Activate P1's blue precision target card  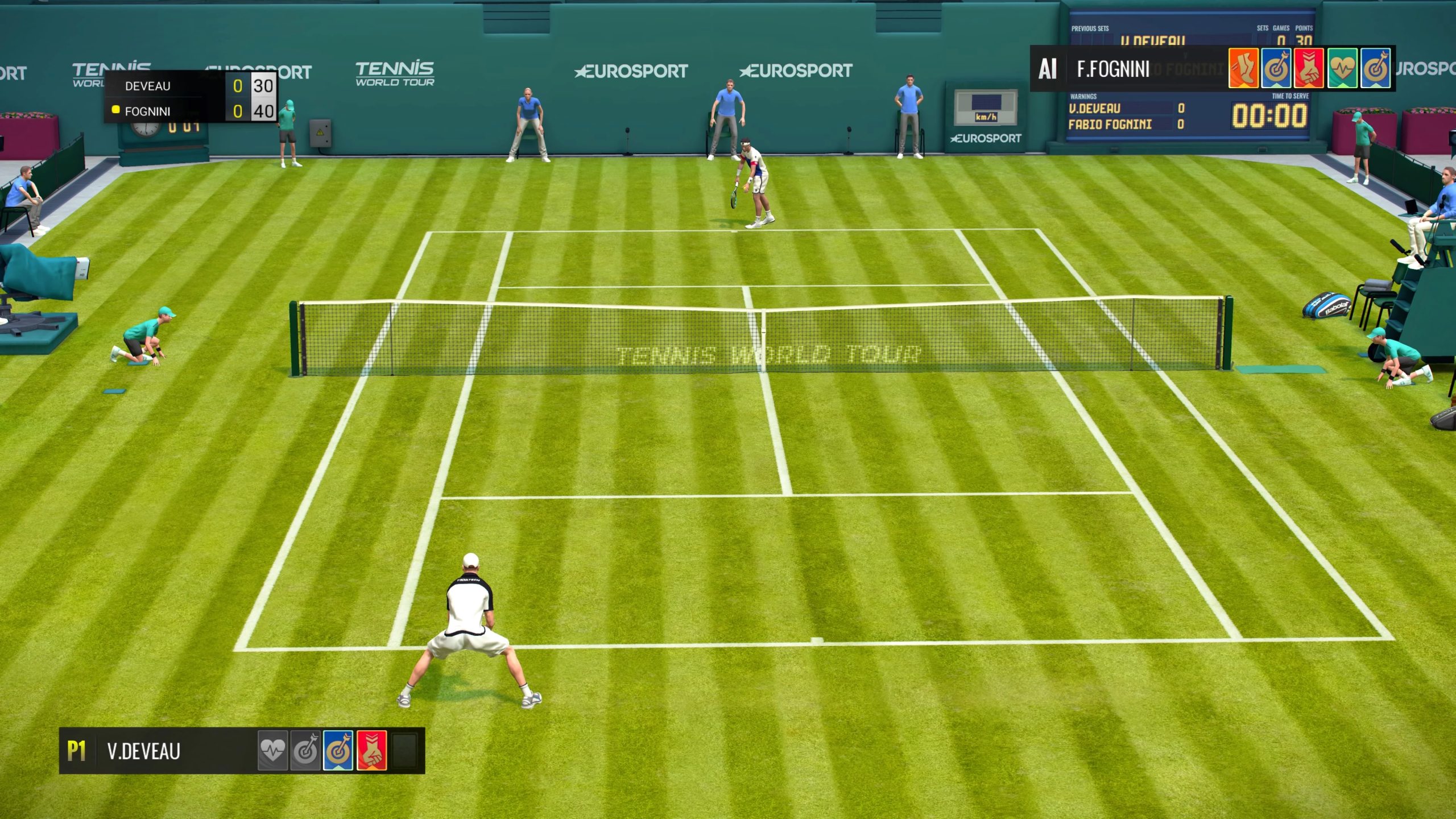338,751
